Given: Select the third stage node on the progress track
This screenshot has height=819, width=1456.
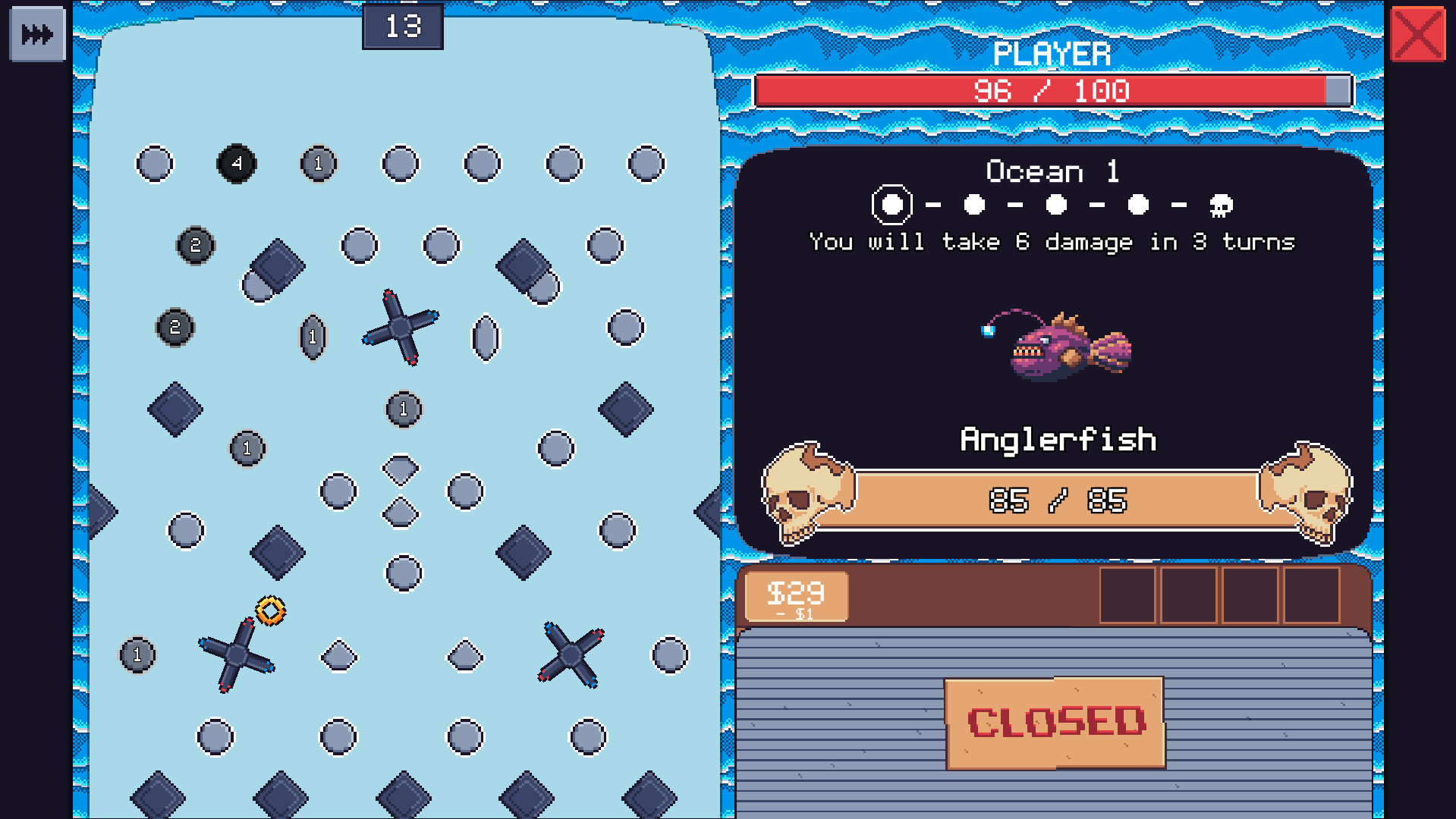Looking at the screenshot, I should click(1055, 203).
